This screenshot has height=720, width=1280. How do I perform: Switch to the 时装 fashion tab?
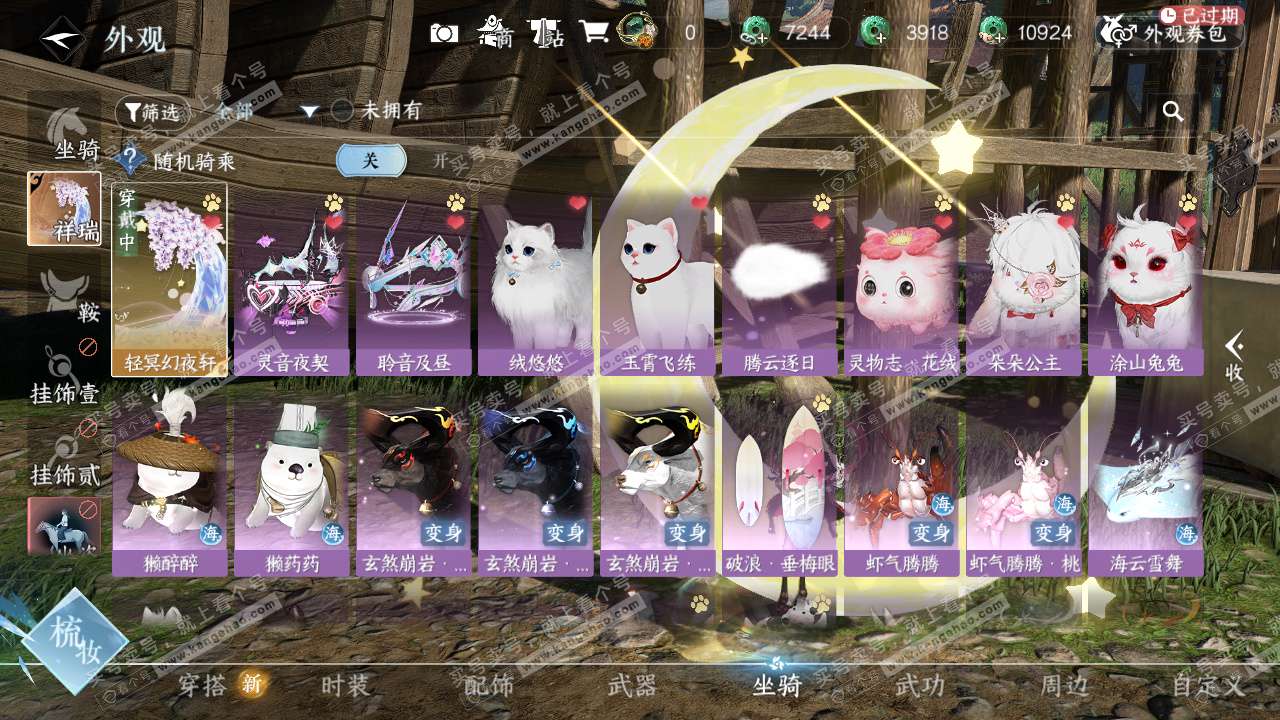pos(346,685)
